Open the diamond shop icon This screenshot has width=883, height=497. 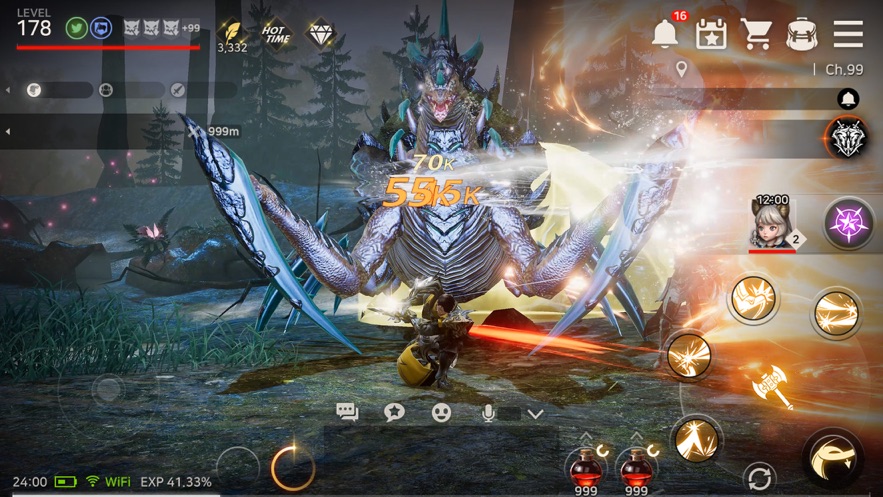point(320,31)
